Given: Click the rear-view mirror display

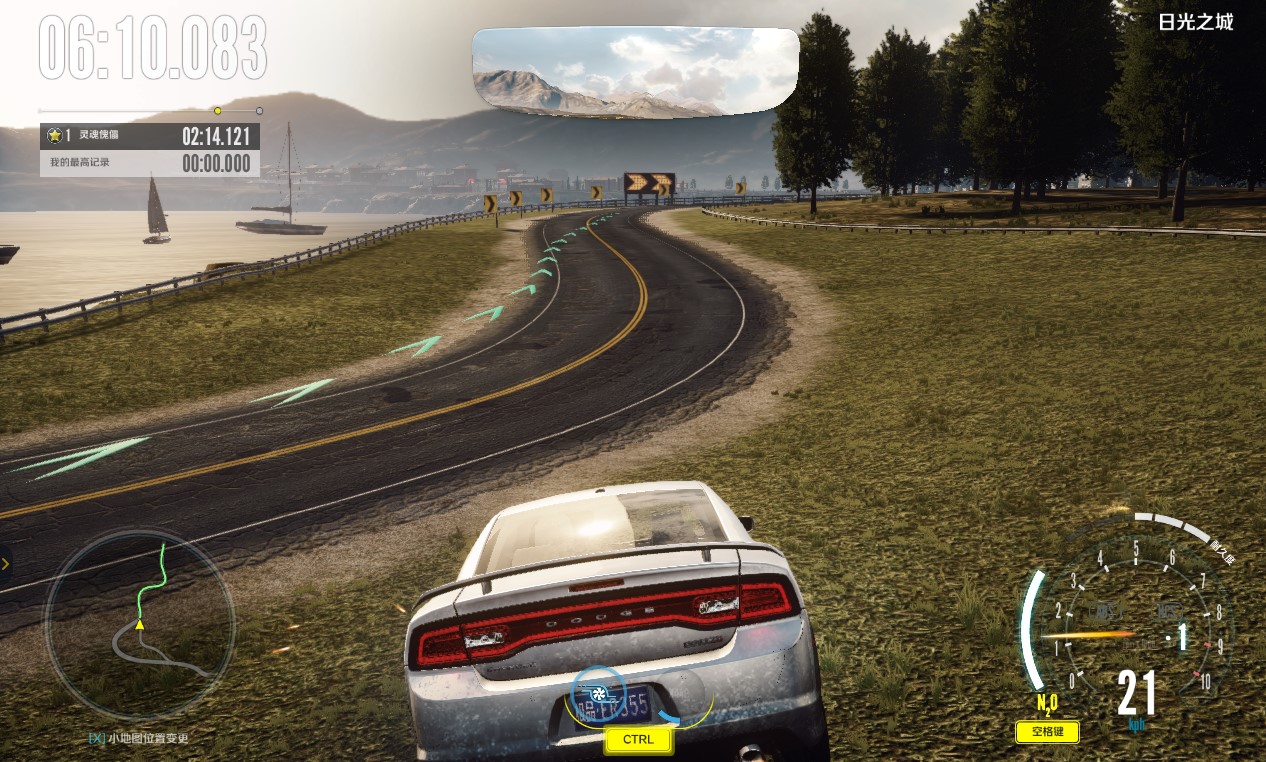Looking at the screenshot, I should (635, 72).
